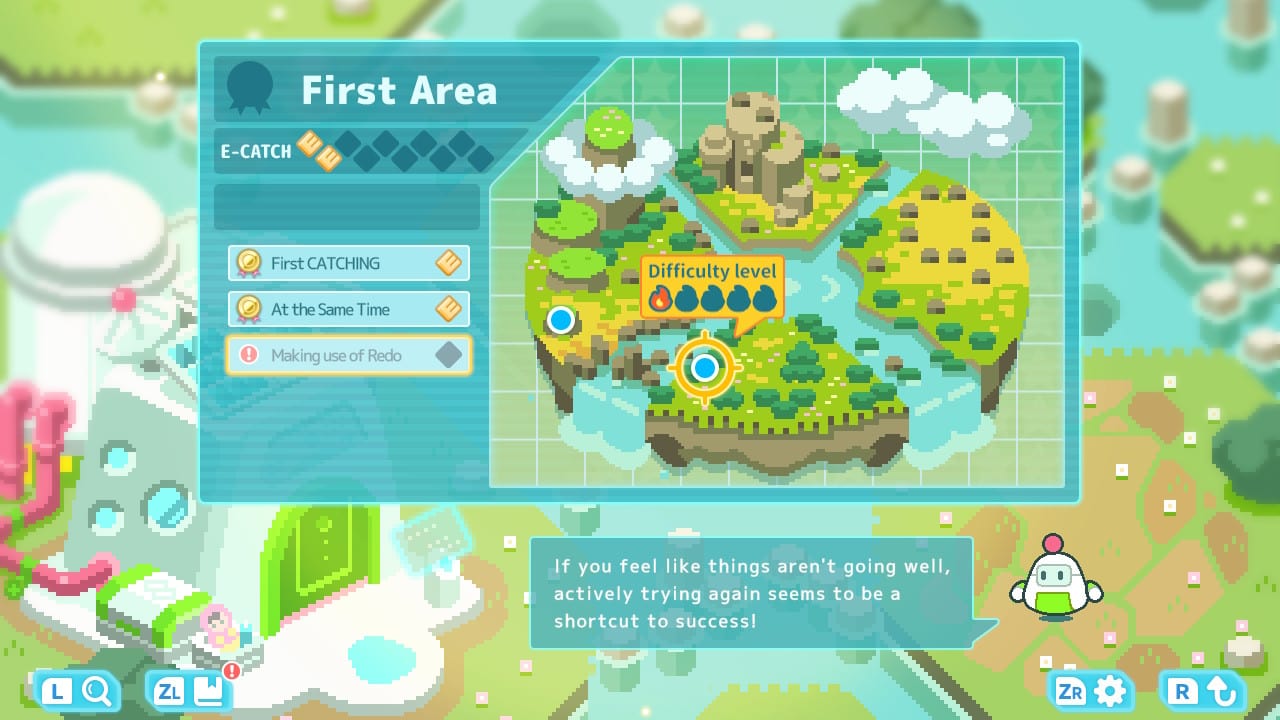Click the Difficulty level speech bubble
The image size is (1280, 720).
point(712,285)
